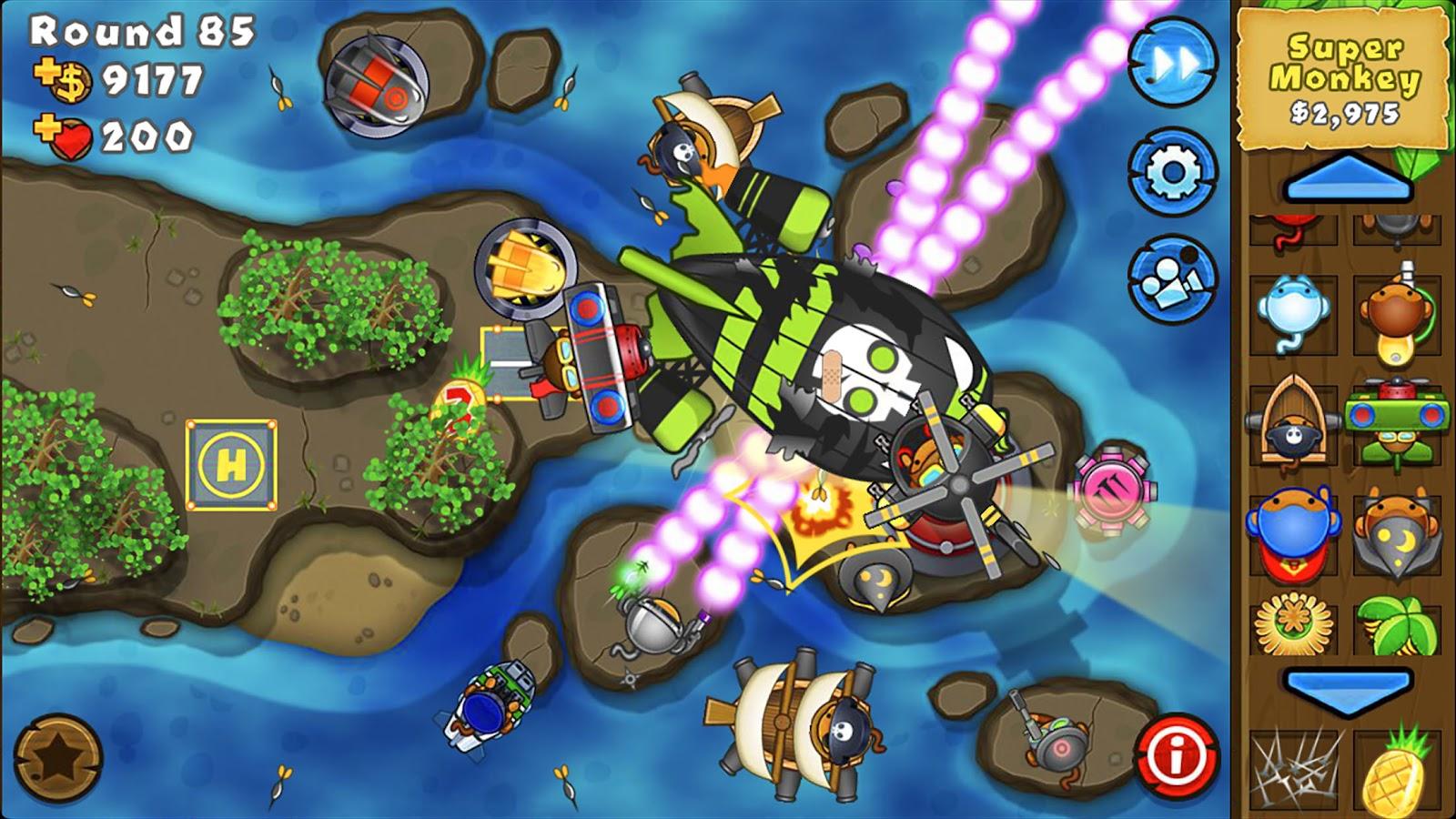1456x819 pixels.
Task: Select the Exploding Pineapple icon
Action: coord(1386,767)
